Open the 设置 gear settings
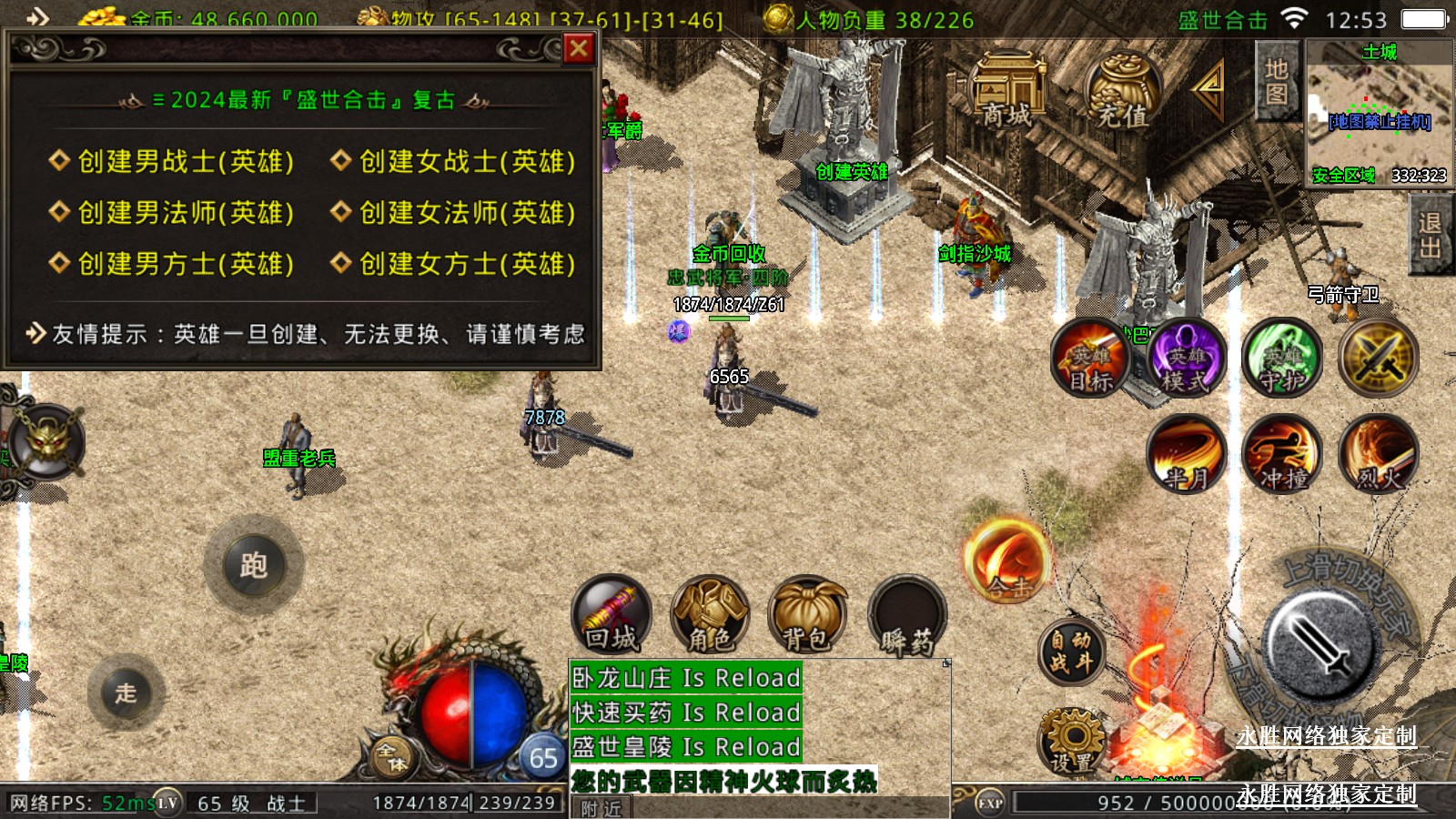Screen dimensions: 1456x819 click(x=1072, y=742)
